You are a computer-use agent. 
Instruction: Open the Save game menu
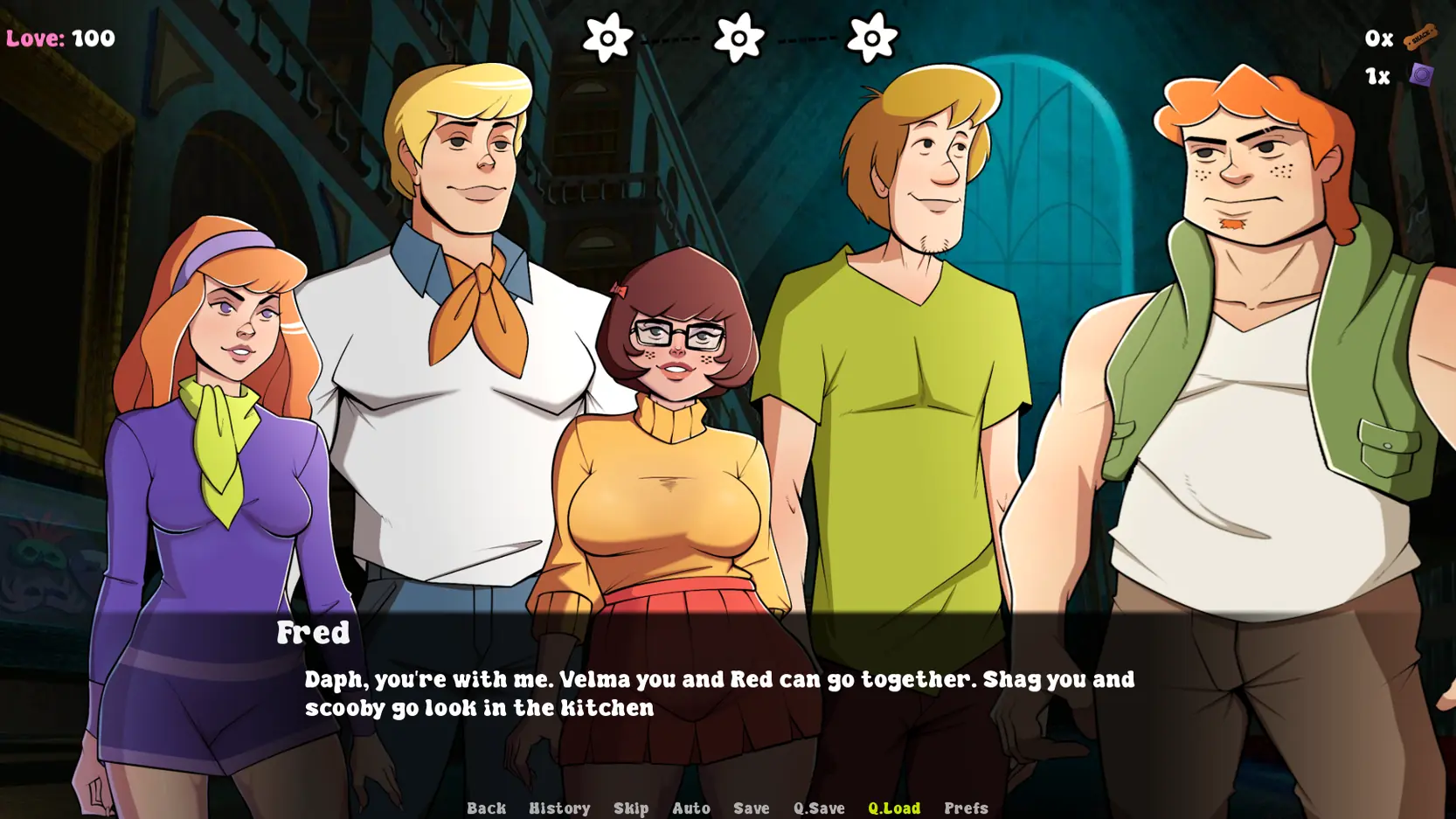751,808
